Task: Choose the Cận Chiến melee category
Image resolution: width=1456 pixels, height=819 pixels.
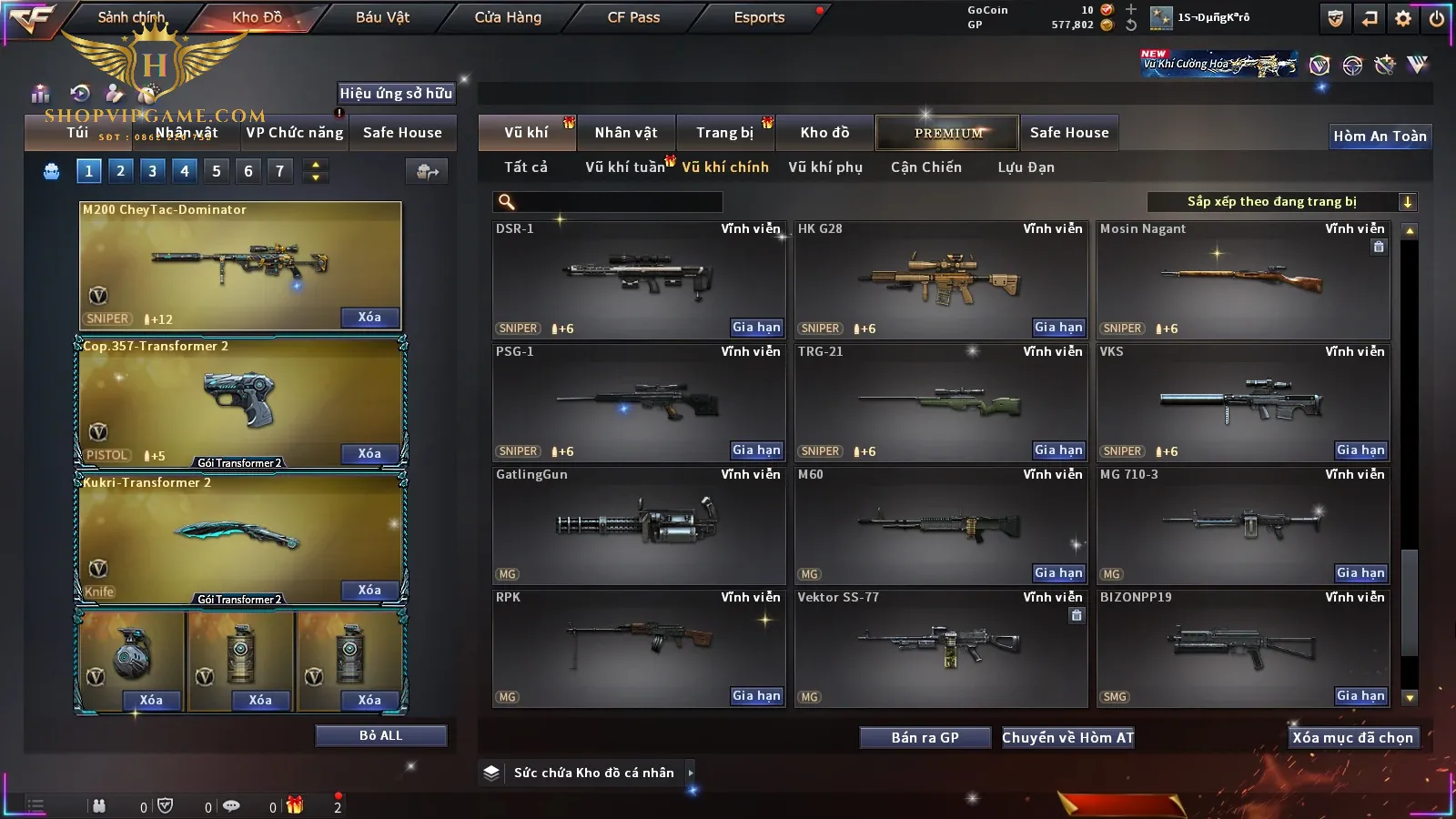Action: pyautogui.click(x=926, y=167)
